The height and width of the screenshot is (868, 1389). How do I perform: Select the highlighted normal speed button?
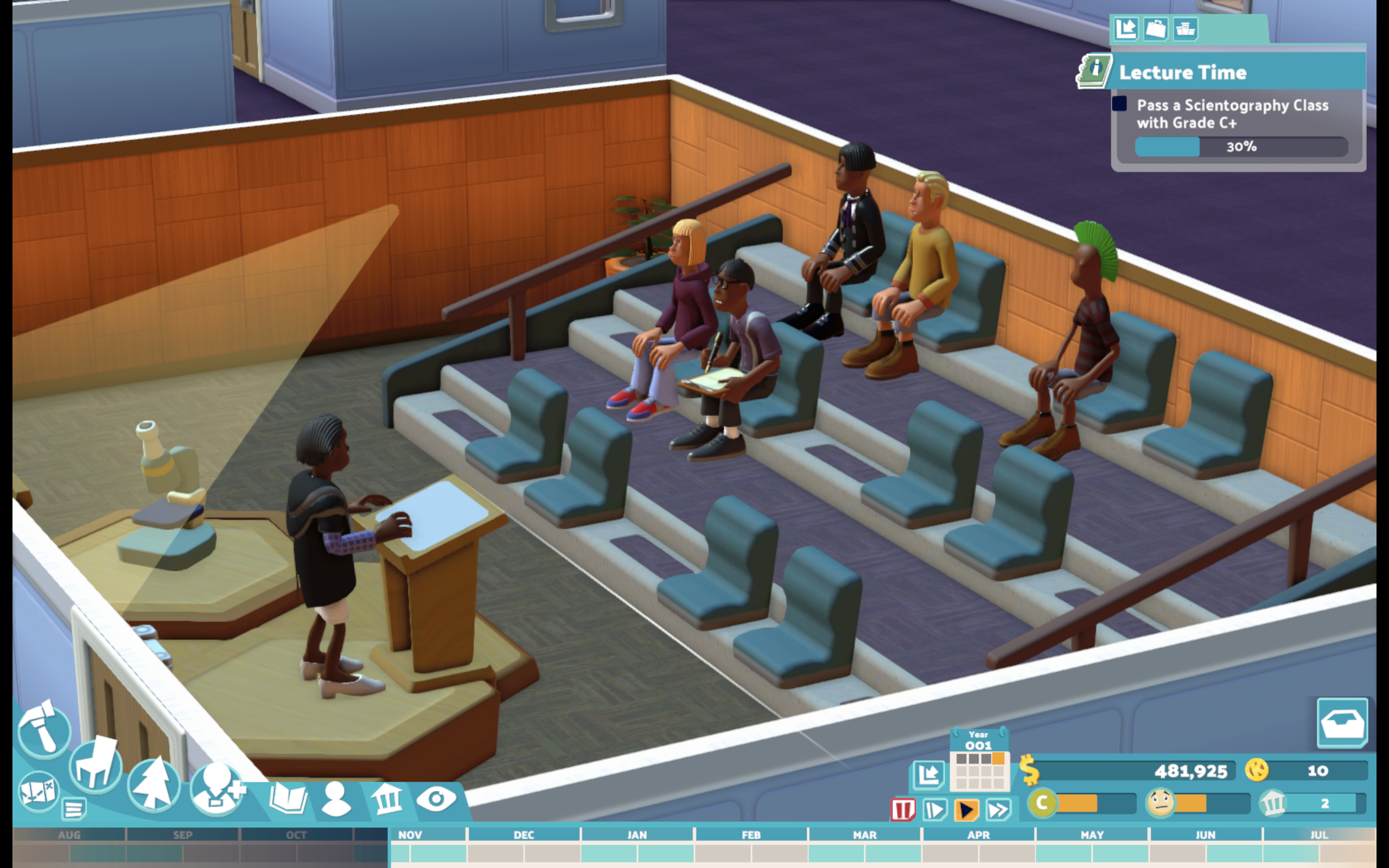[x=966, y=810]
